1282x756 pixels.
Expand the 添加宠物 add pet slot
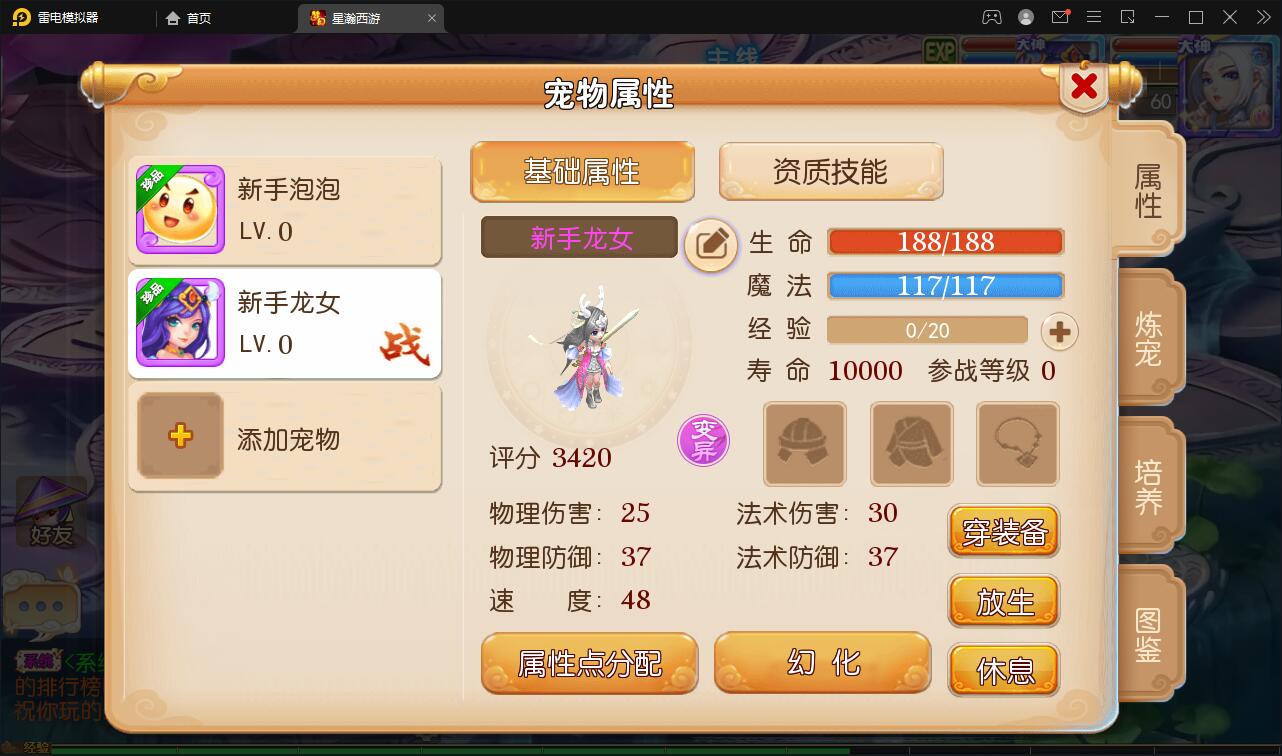pyautogui.click(x=284, y=438)
